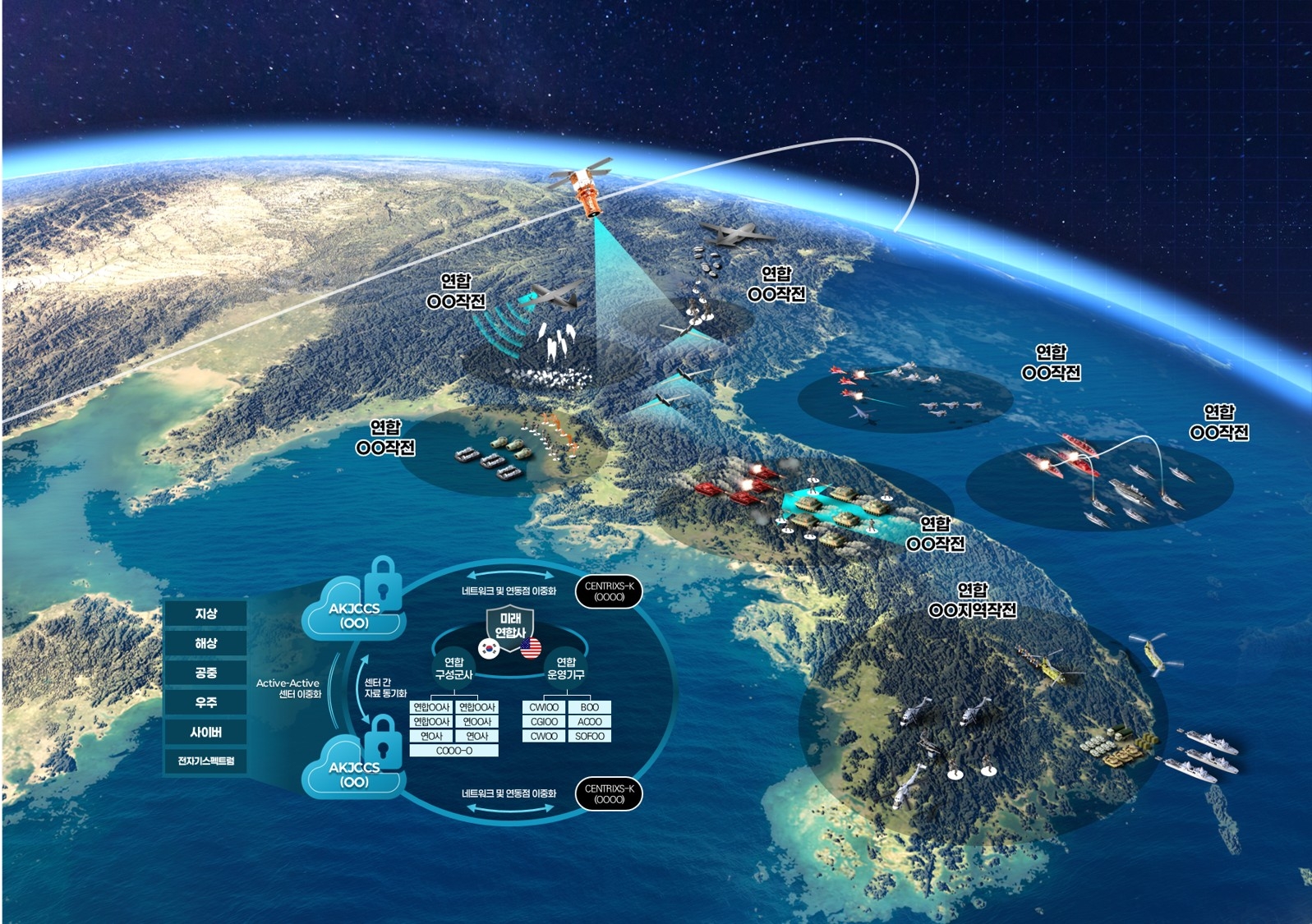This screenshot has height=924, width=1312.
Task: Choose the 해상 domain box
Action: pyautogui.click(x=205, y=643)
